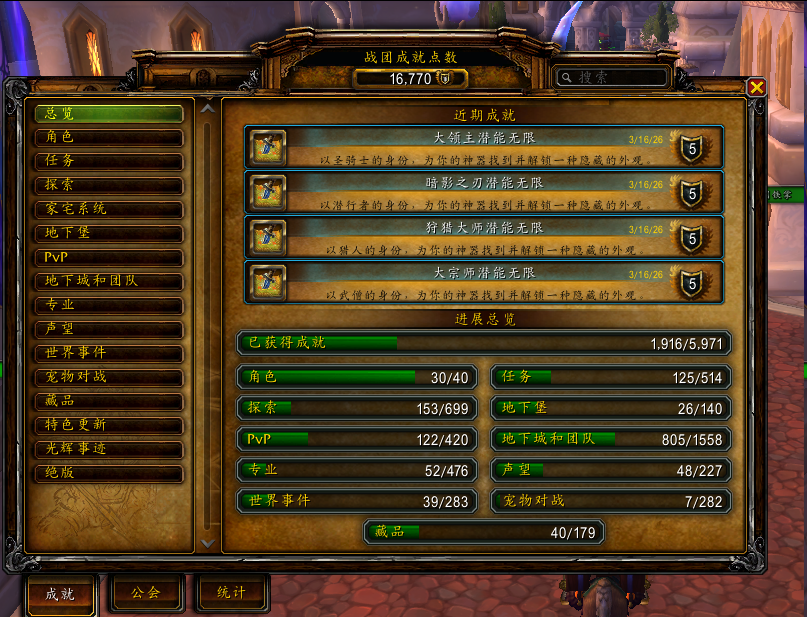Open the 光辉事迹 category
The image size is (807, 617).
click(x=109, y=449)
